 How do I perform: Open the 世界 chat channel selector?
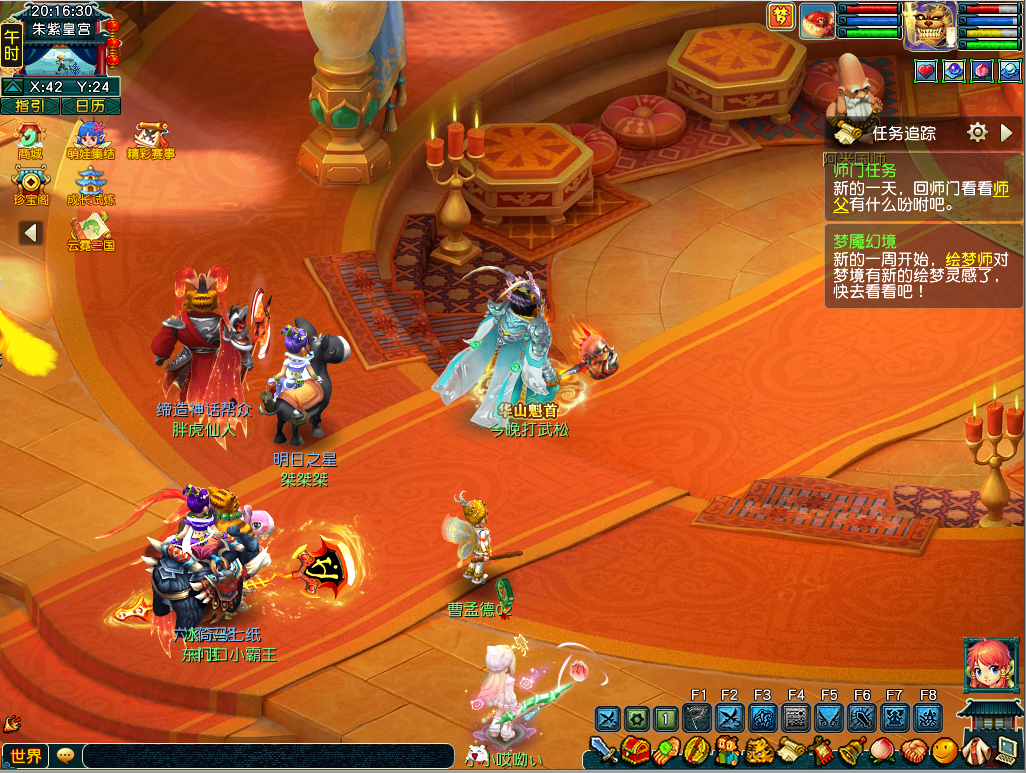tap(26, 756)
